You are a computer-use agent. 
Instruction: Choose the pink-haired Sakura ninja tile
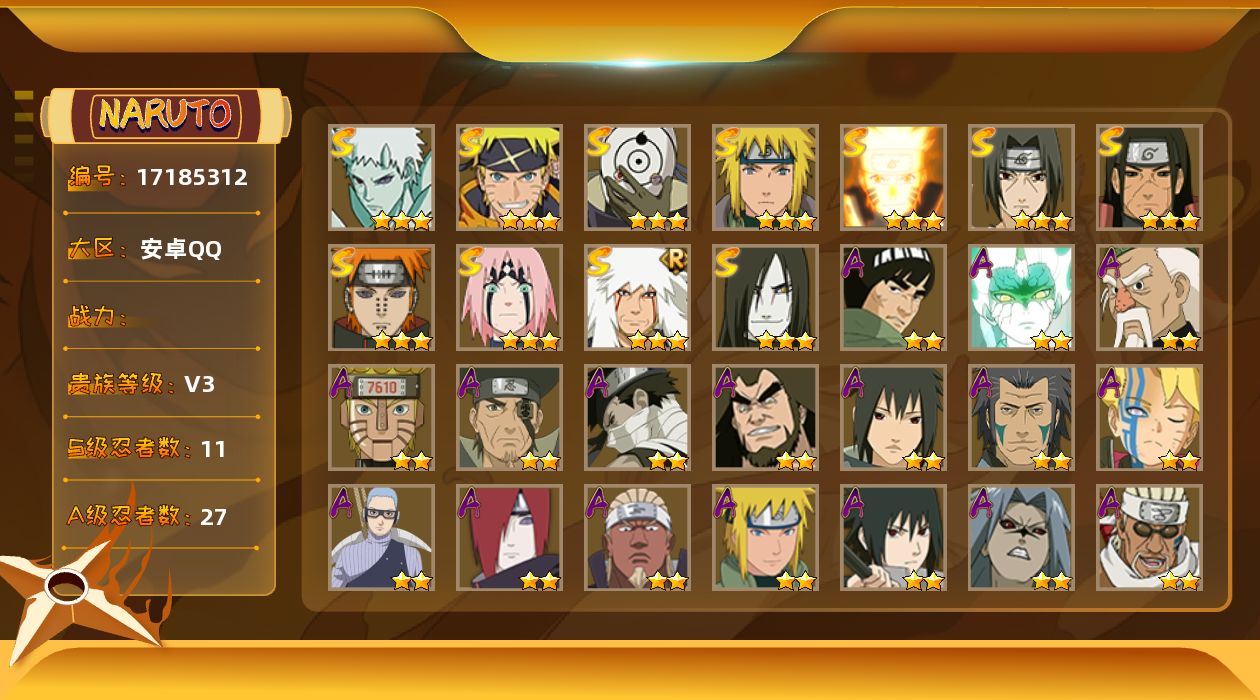(509, 298)
